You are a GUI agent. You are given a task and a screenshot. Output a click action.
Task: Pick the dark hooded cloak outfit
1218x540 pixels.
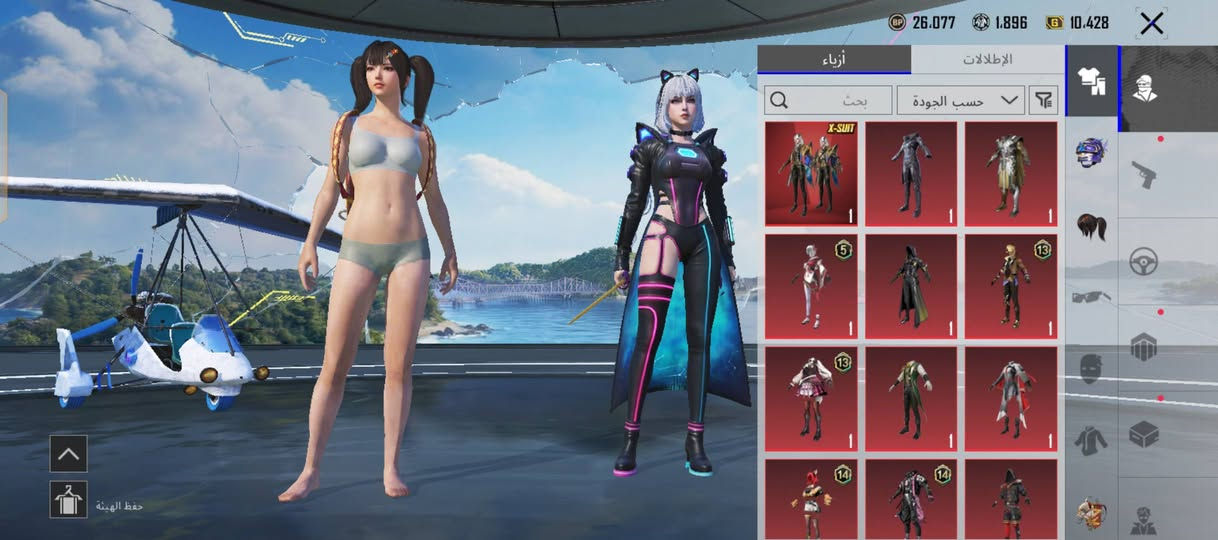coord(911,286)
